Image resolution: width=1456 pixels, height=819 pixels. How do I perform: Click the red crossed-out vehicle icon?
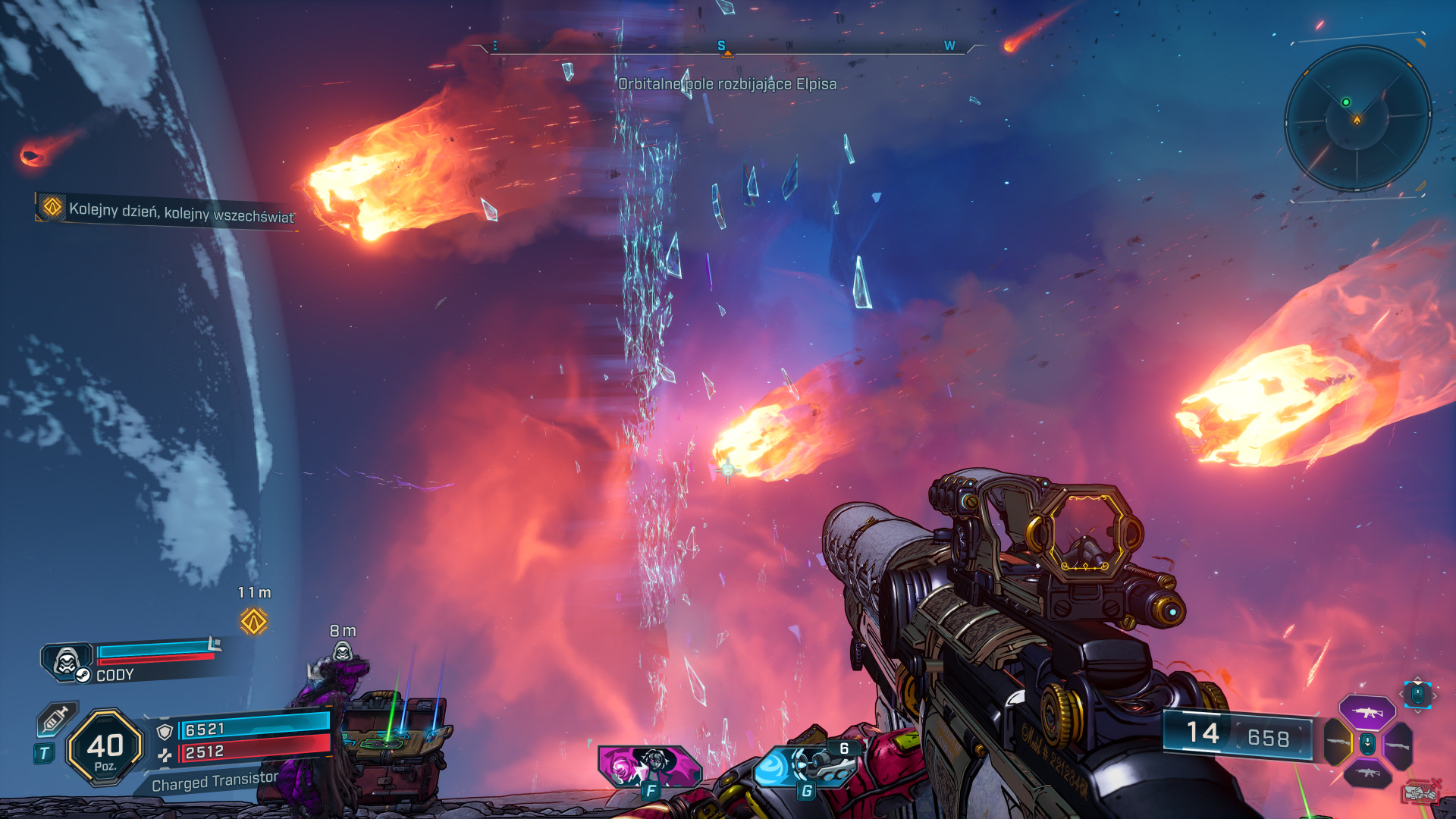(x=1421, y=792)
